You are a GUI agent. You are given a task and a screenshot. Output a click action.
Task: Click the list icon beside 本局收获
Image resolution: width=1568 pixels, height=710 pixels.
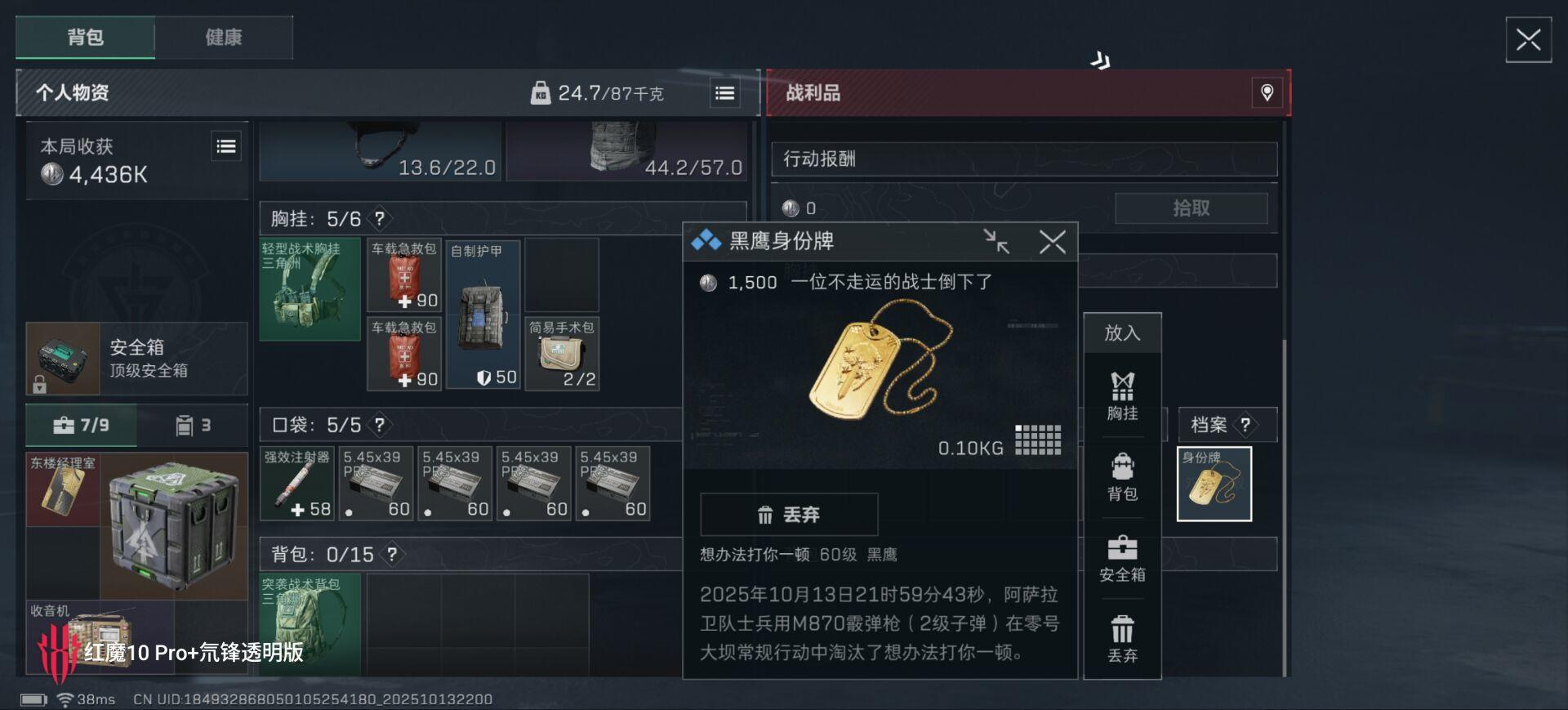click(x=226, y=145)
